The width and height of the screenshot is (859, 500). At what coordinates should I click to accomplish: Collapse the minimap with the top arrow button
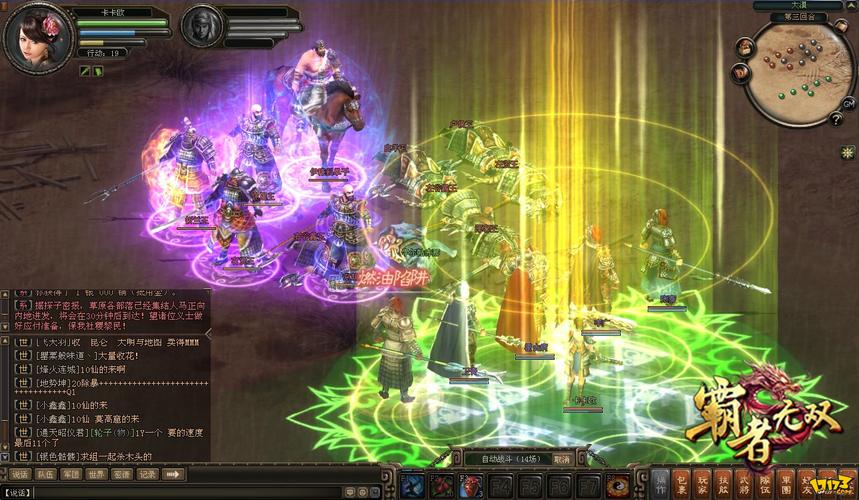pos(849,6)
